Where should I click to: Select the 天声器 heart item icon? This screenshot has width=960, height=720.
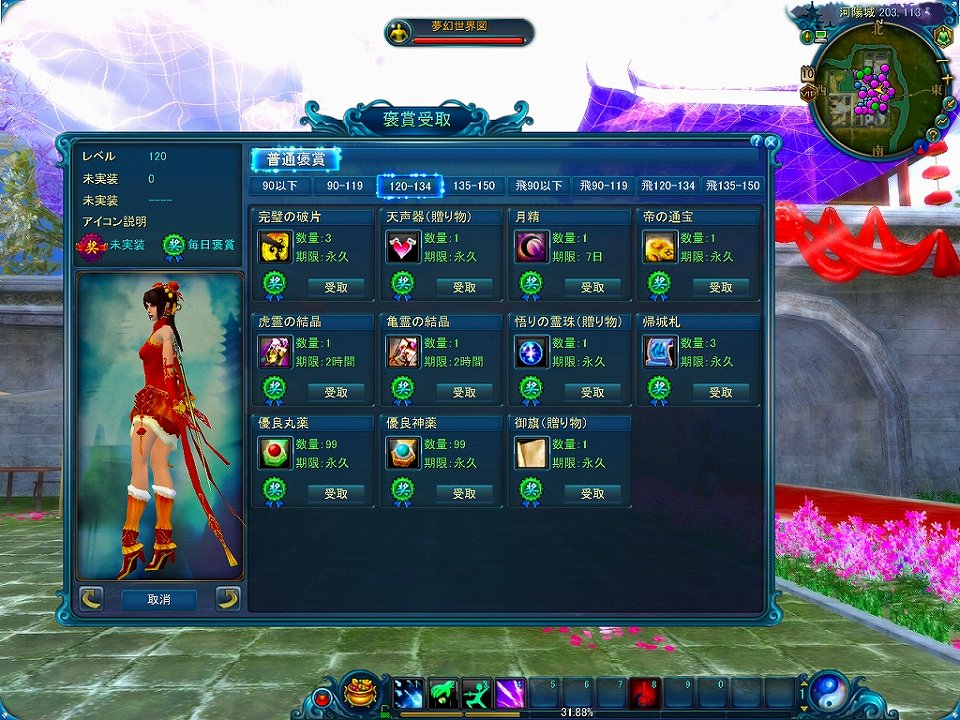tap(403, 247)
